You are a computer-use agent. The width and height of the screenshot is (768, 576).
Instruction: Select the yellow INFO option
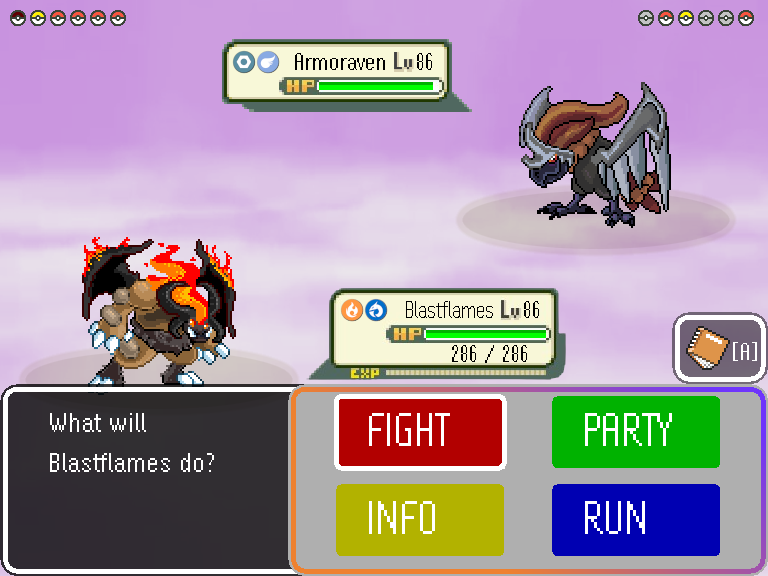point(420,520)
